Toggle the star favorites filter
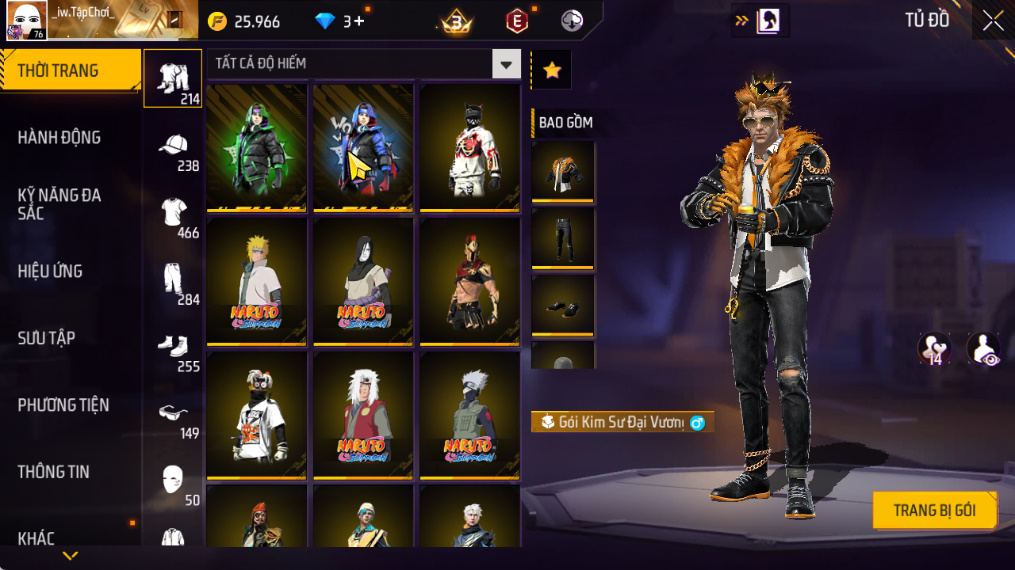The image size is (1015, 570). 552,70
